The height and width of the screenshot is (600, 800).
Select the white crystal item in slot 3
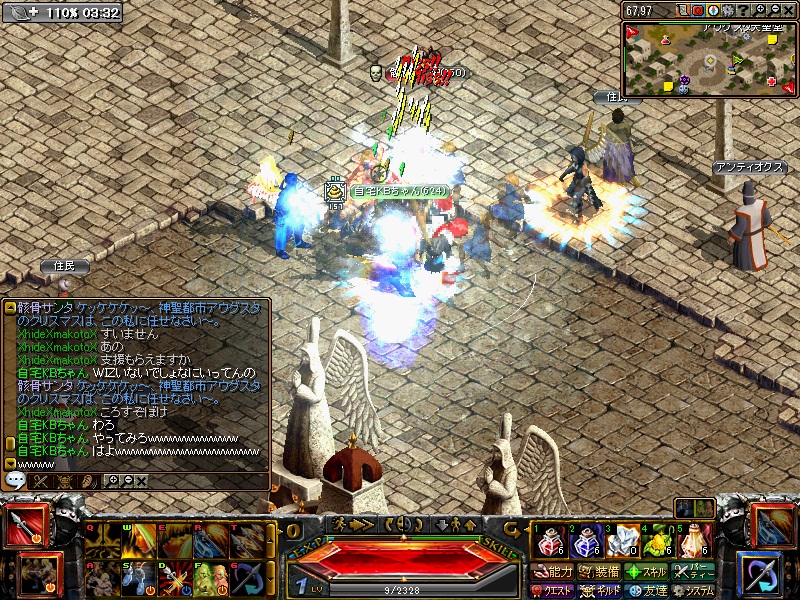(621, 542)
